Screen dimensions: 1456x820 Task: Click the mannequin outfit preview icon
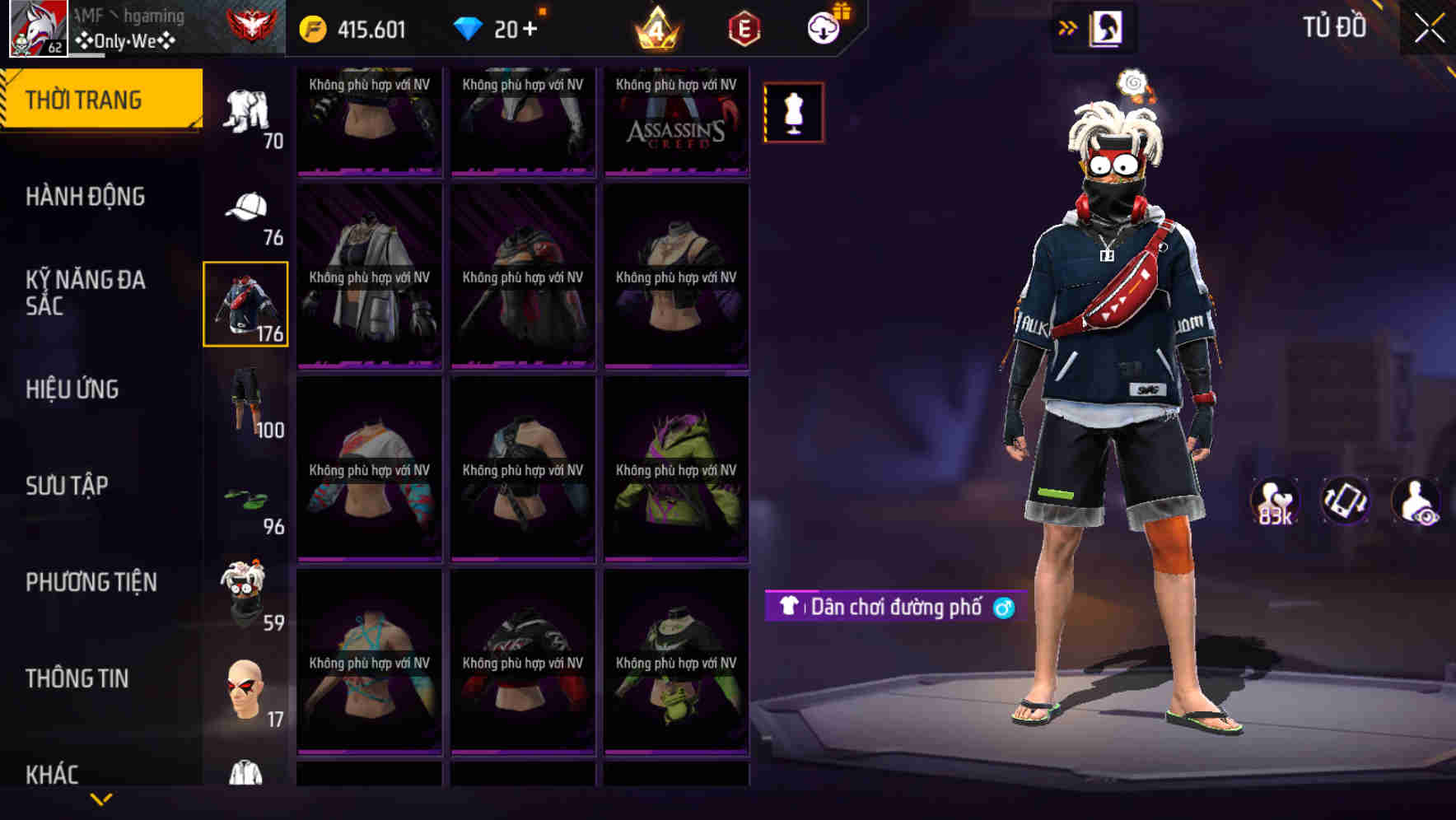click(x=793, y=114)
